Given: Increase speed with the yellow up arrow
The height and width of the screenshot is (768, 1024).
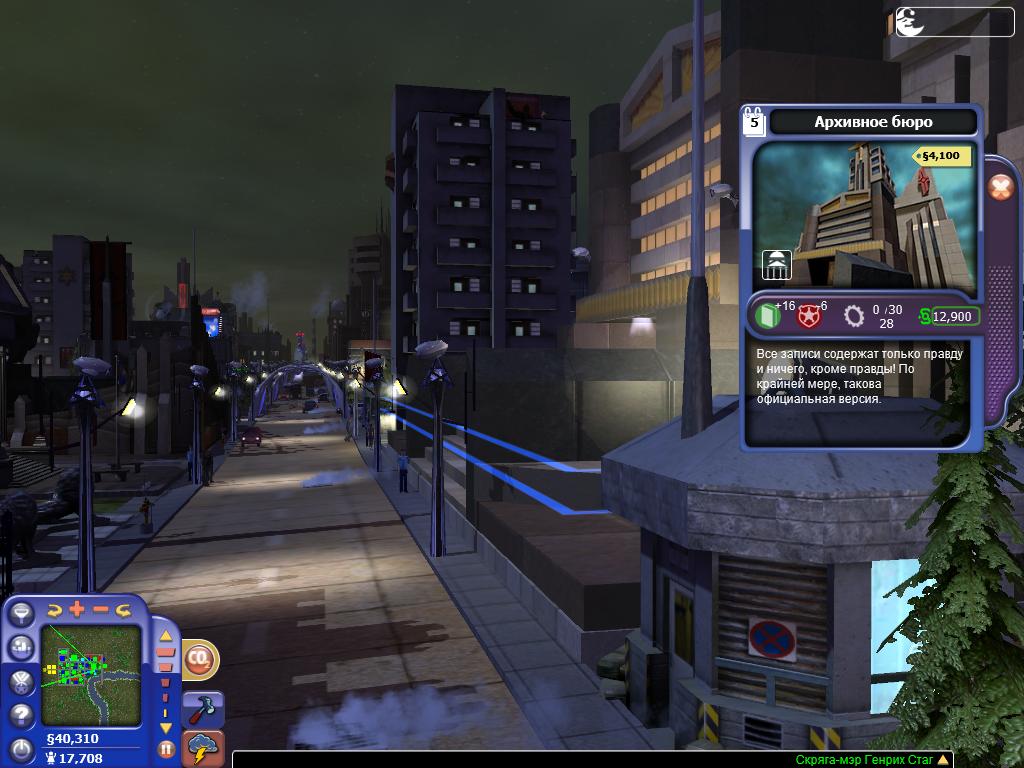Looking at the screenshot, I should click(166, 634).
